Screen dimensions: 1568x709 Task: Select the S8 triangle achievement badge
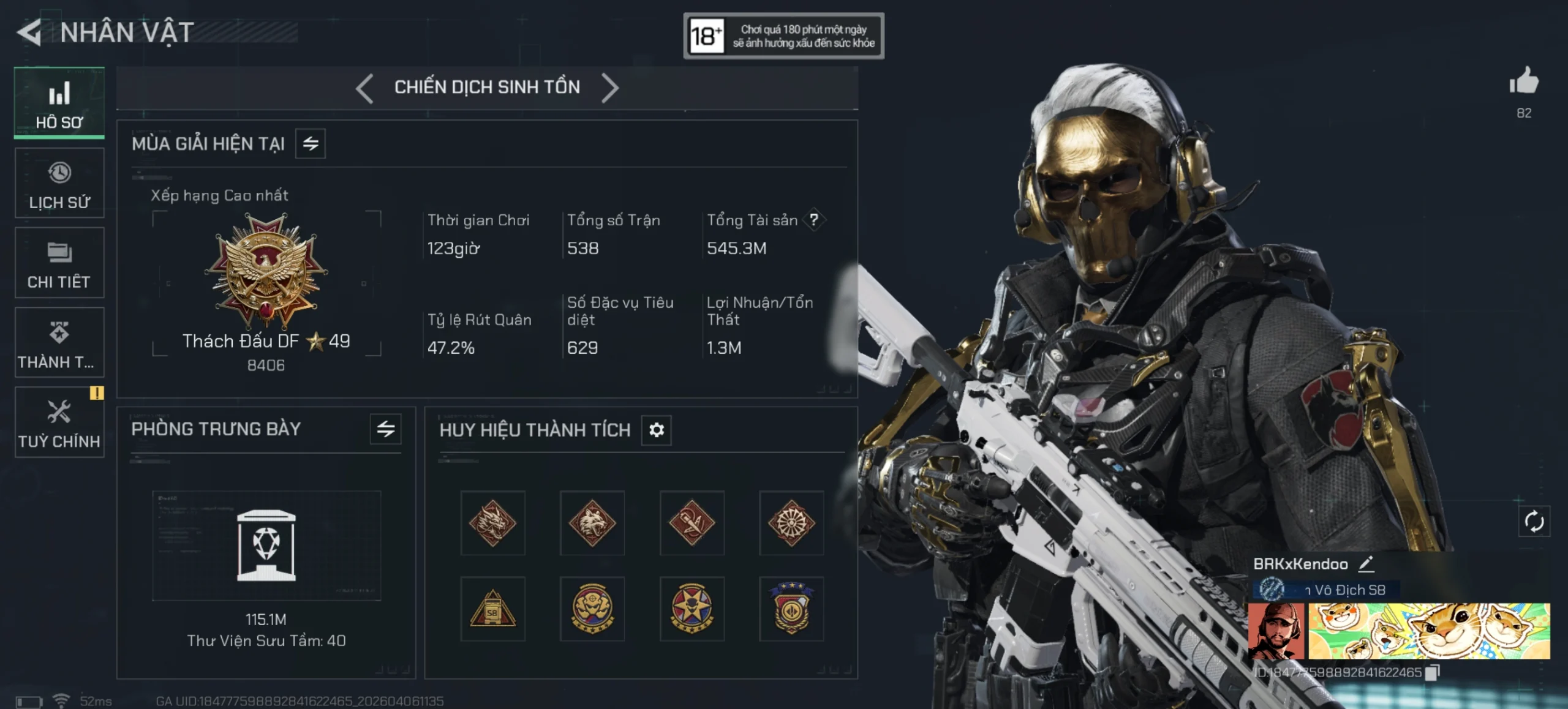point(492,609)
